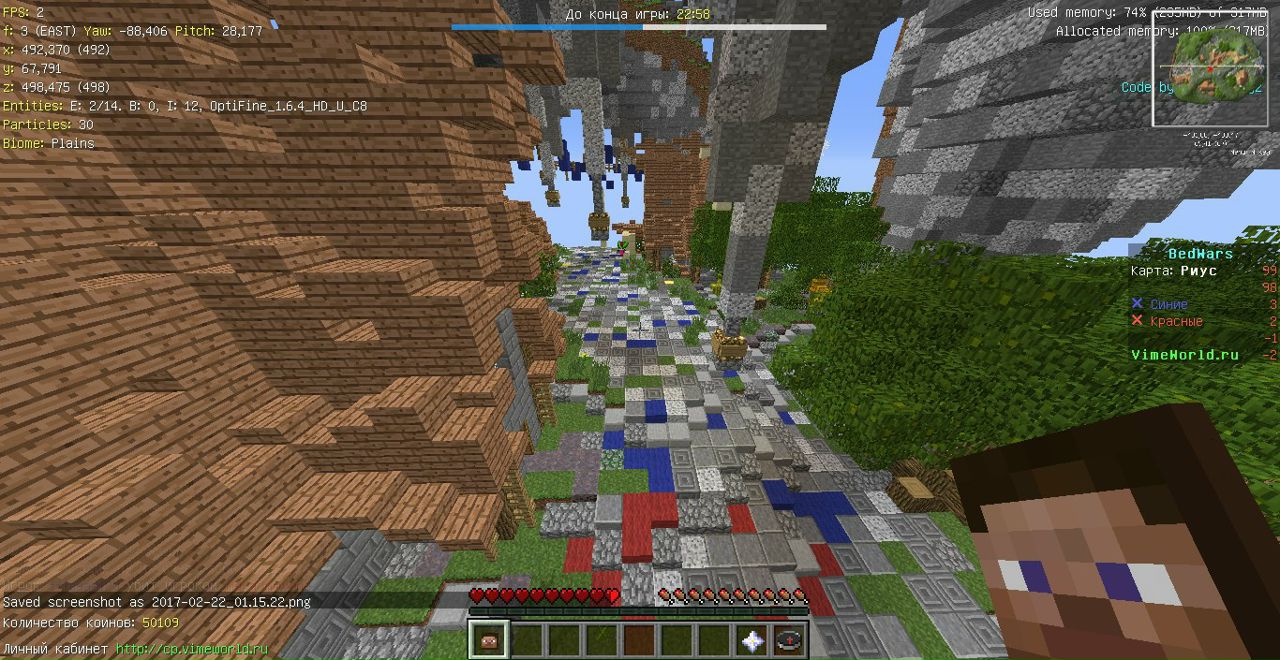
Task: Select the blue team row "Синие"
Action: click(x=1168, y=304)
